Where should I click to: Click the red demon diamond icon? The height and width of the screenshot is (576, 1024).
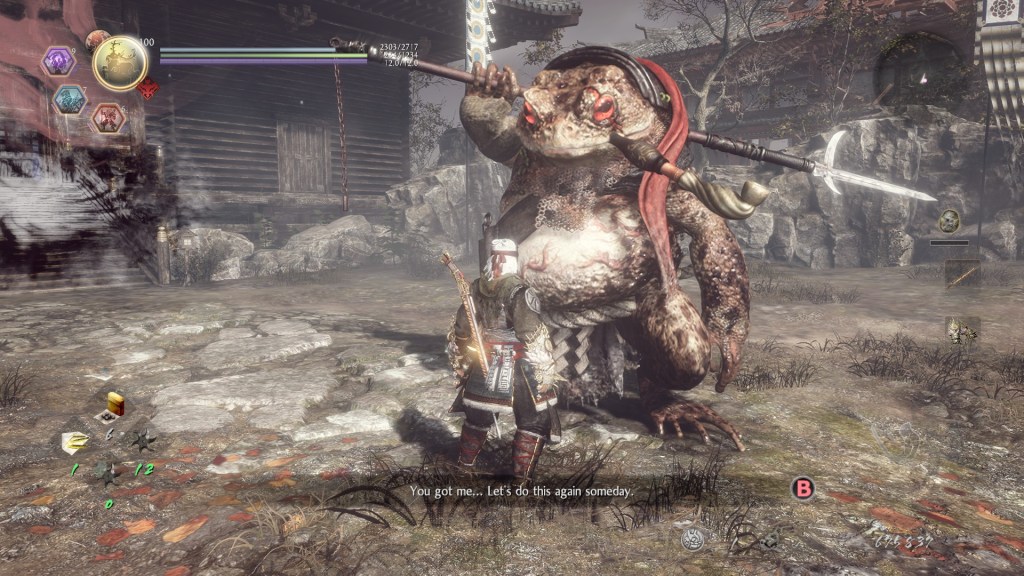(150, 90)
